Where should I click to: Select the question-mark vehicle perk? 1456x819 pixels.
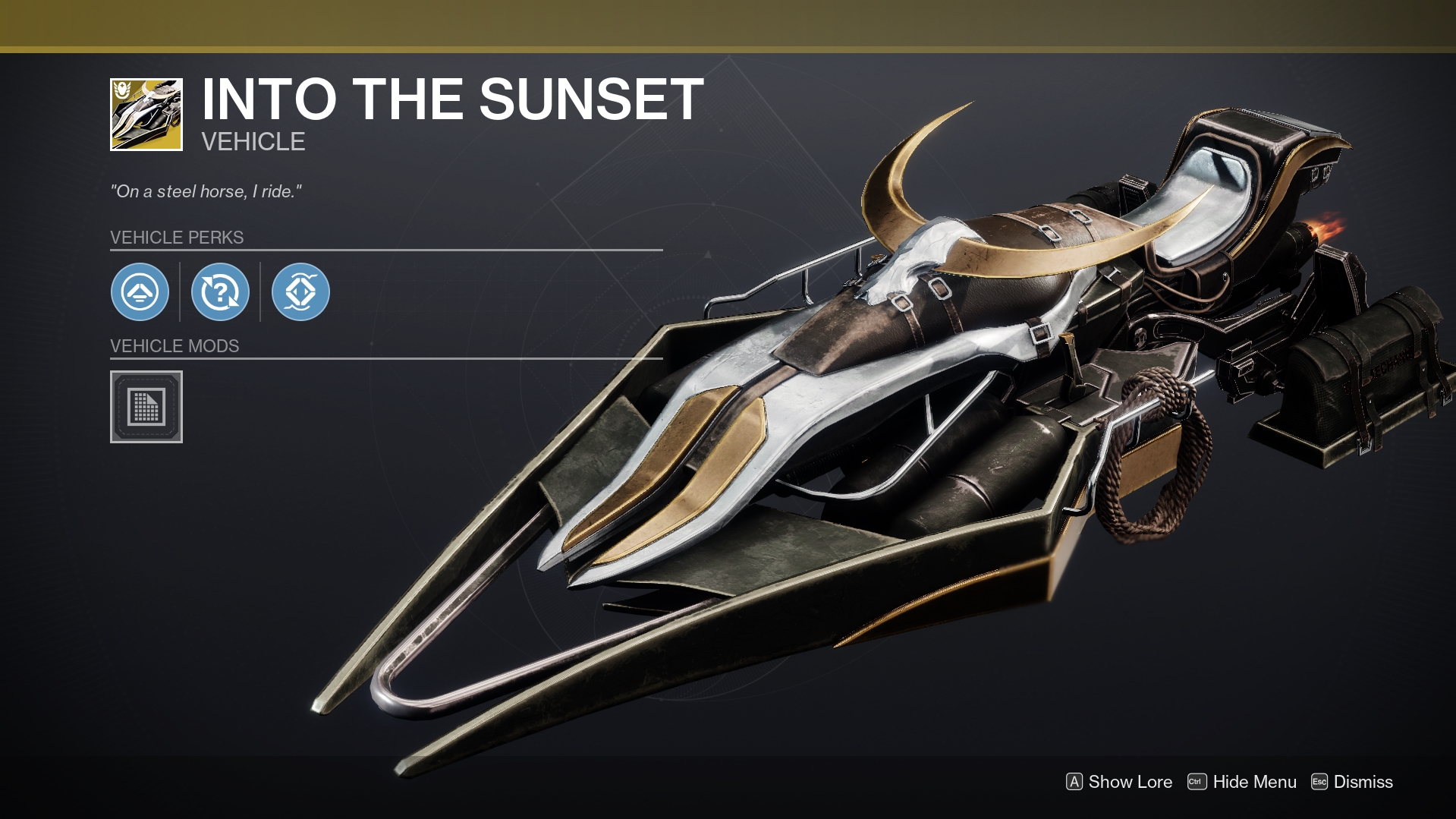coord(220,291)
